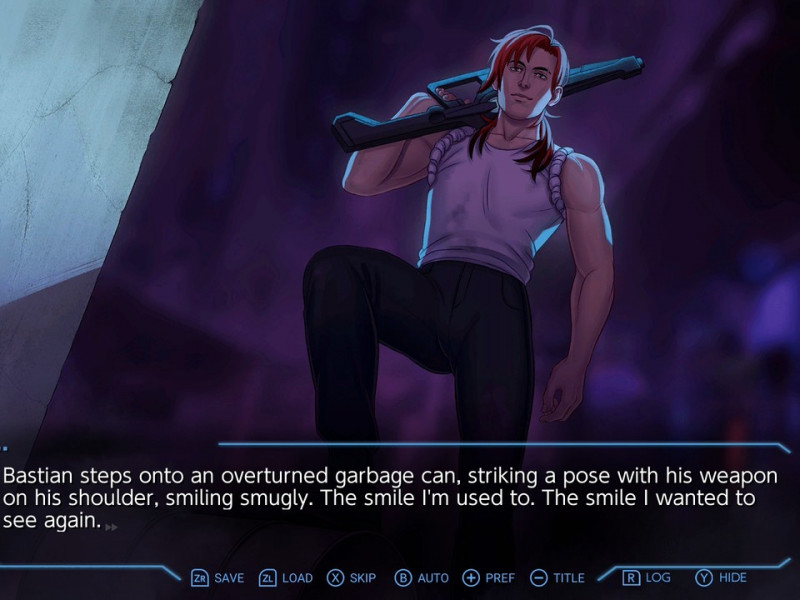Open the SAVE menu
The image size is (800, 600).
[x=218, y=578]
